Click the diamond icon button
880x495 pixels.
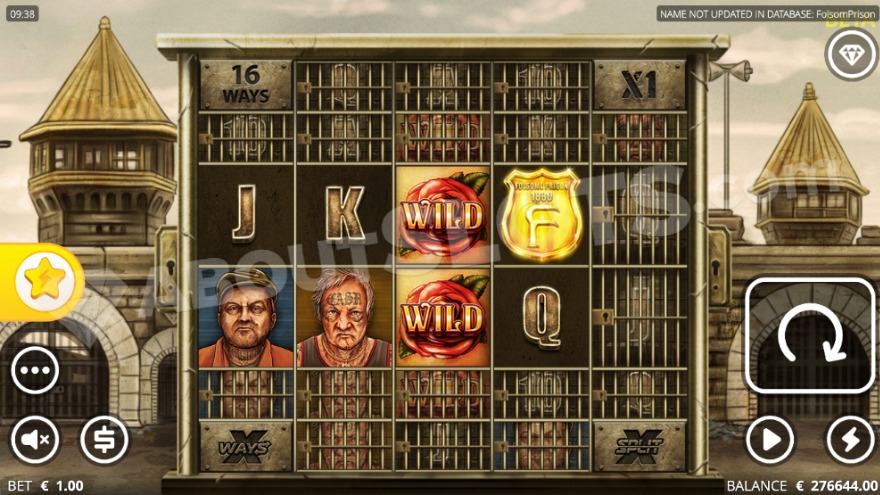850,55
